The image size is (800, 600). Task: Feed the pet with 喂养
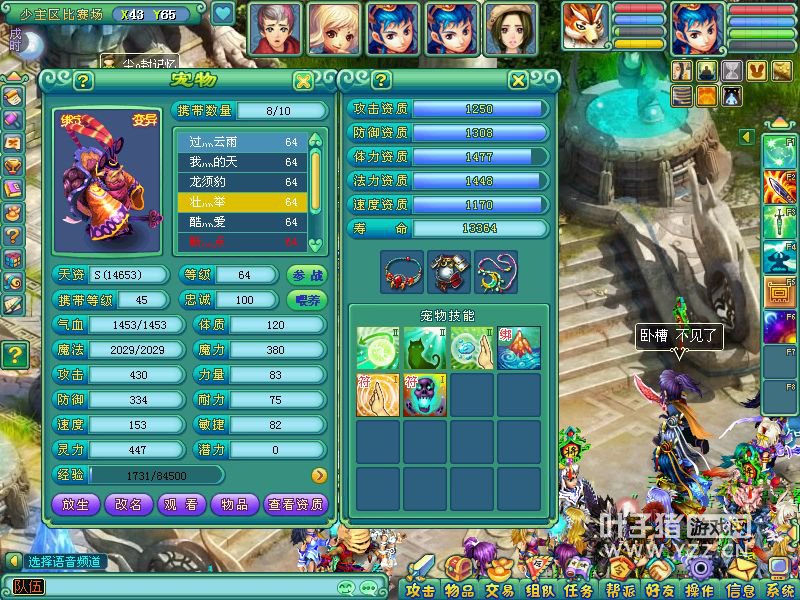[x=307, y=300]
